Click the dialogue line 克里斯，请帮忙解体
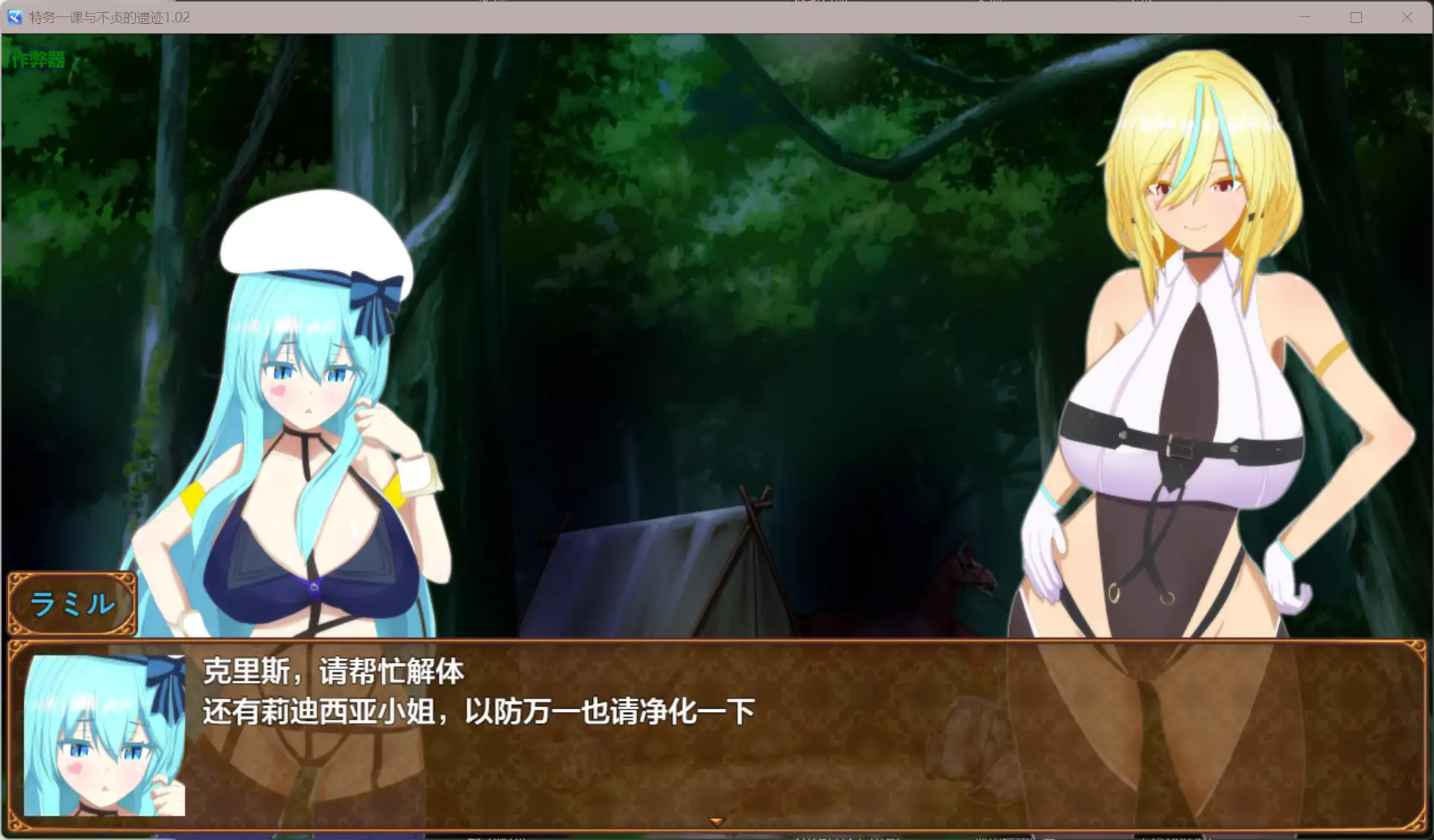The image size is (1434, 840). pyautogui.click(x=331, y=671)
